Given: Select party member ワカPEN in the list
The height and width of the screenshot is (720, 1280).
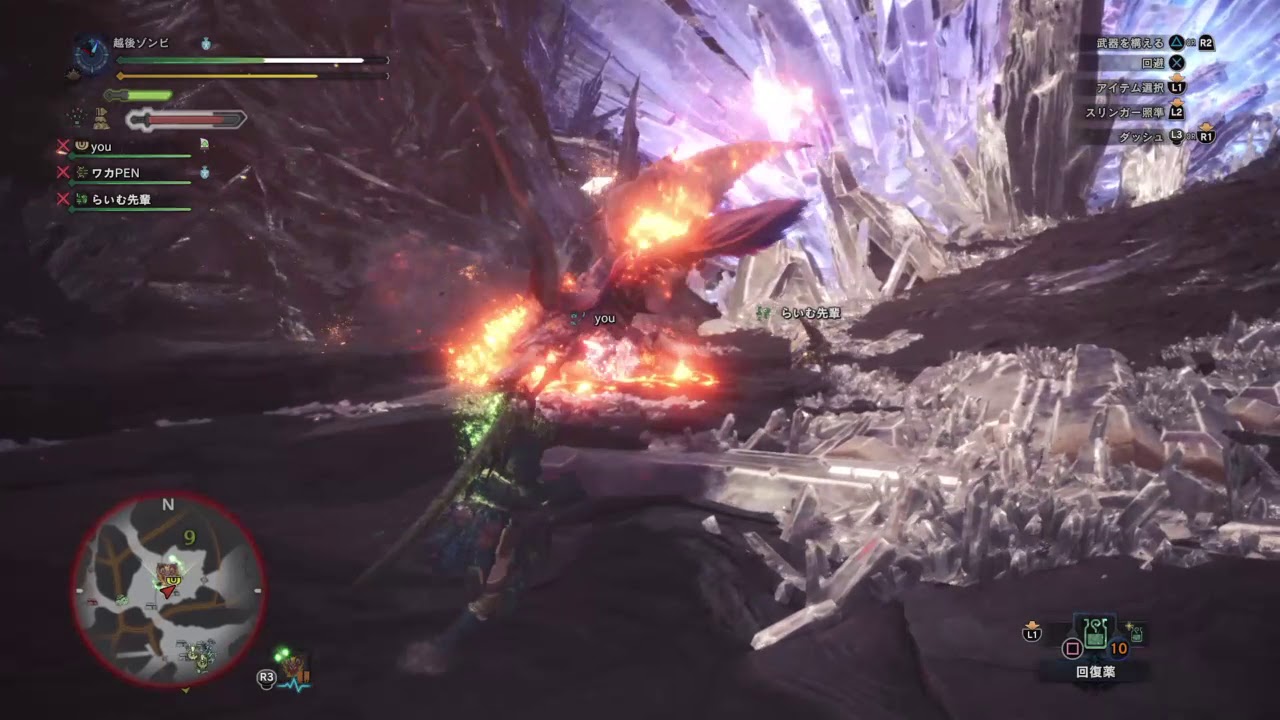Looking at the screenshot, I should tap(115, 173).
